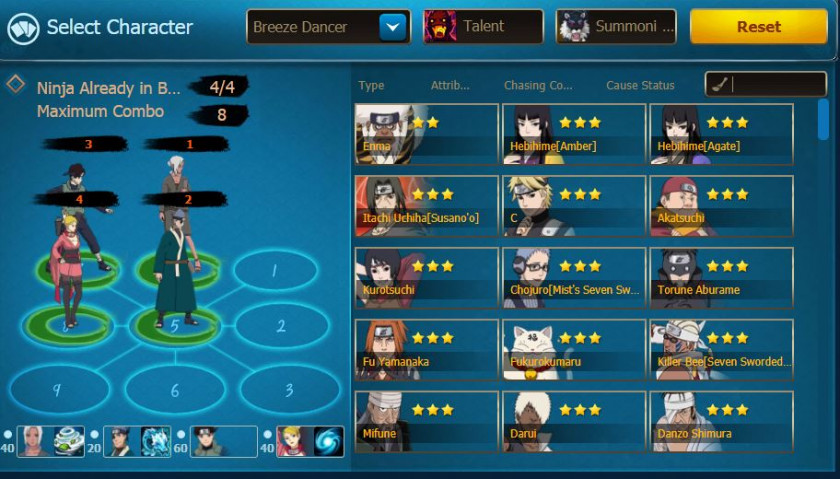Select Itachi Uchiha[Susano'o]
840x479 pixels.
(x=427, y=206)
